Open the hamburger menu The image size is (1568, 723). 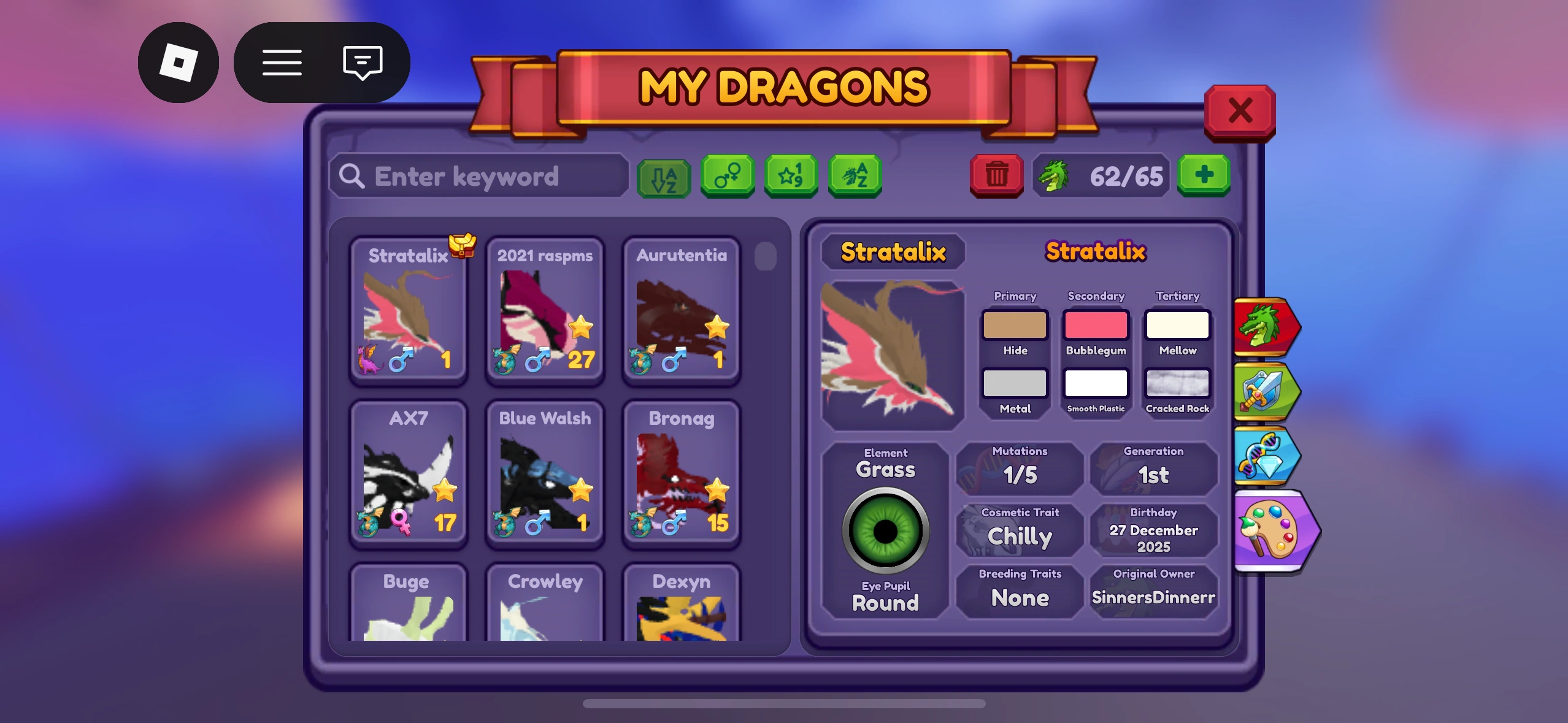click(x=282, y=63)
